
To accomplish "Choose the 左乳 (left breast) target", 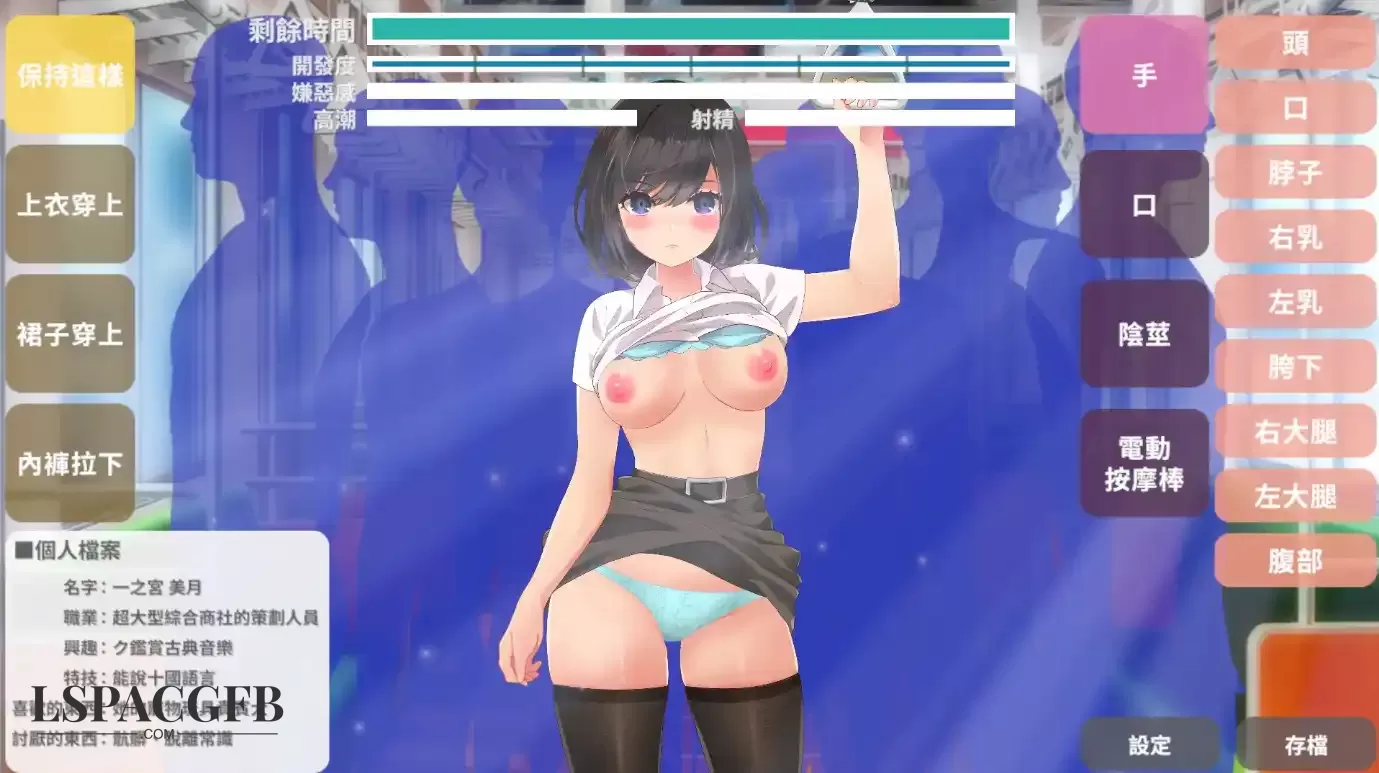I will coord(1295,303).
